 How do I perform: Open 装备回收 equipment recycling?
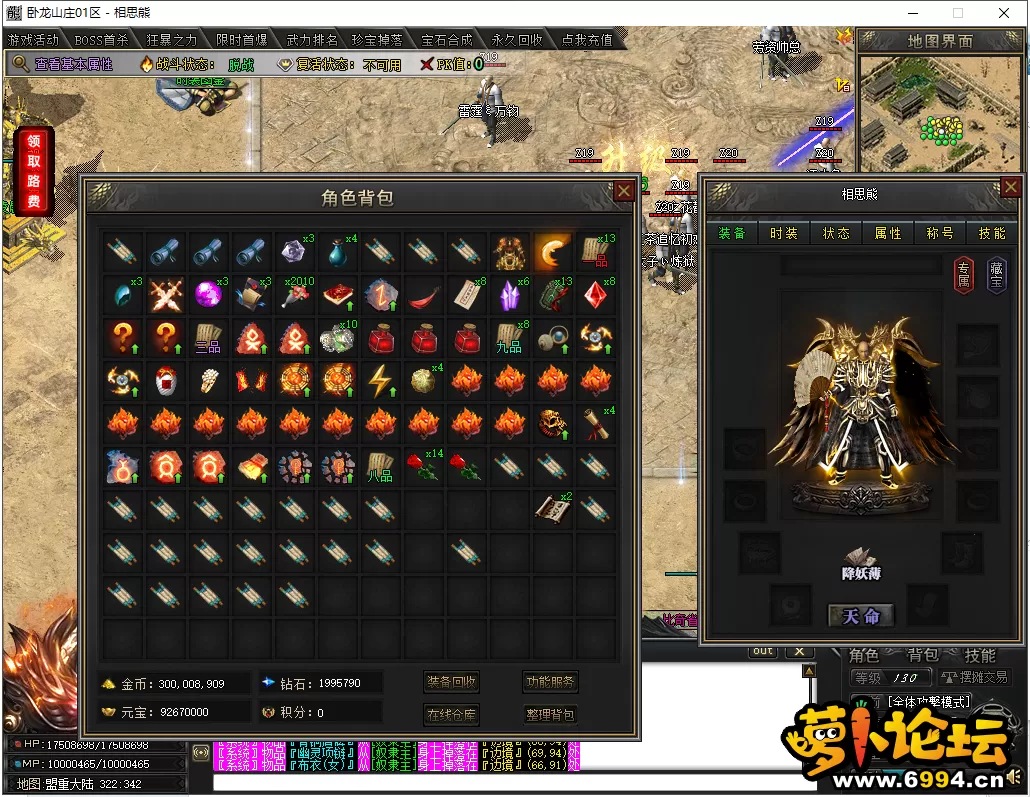tap(451, 683)
